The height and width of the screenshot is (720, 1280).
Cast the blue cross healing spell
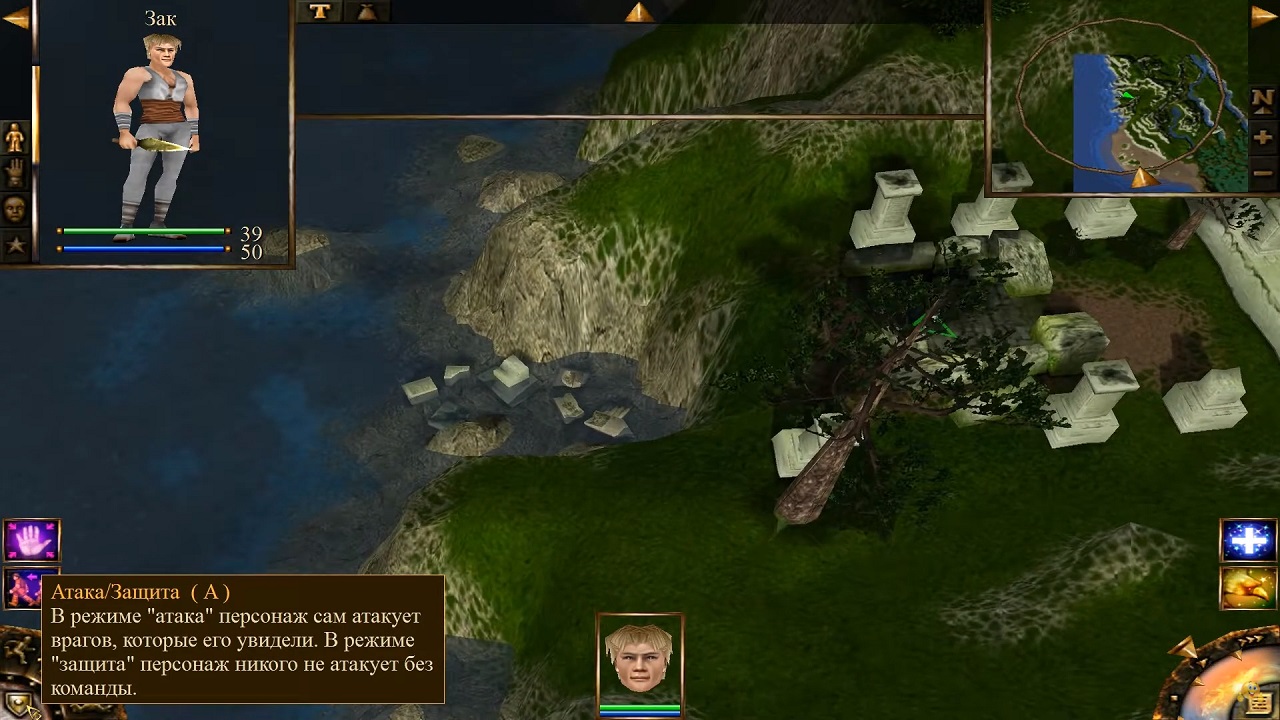(x=1248, y=541)
